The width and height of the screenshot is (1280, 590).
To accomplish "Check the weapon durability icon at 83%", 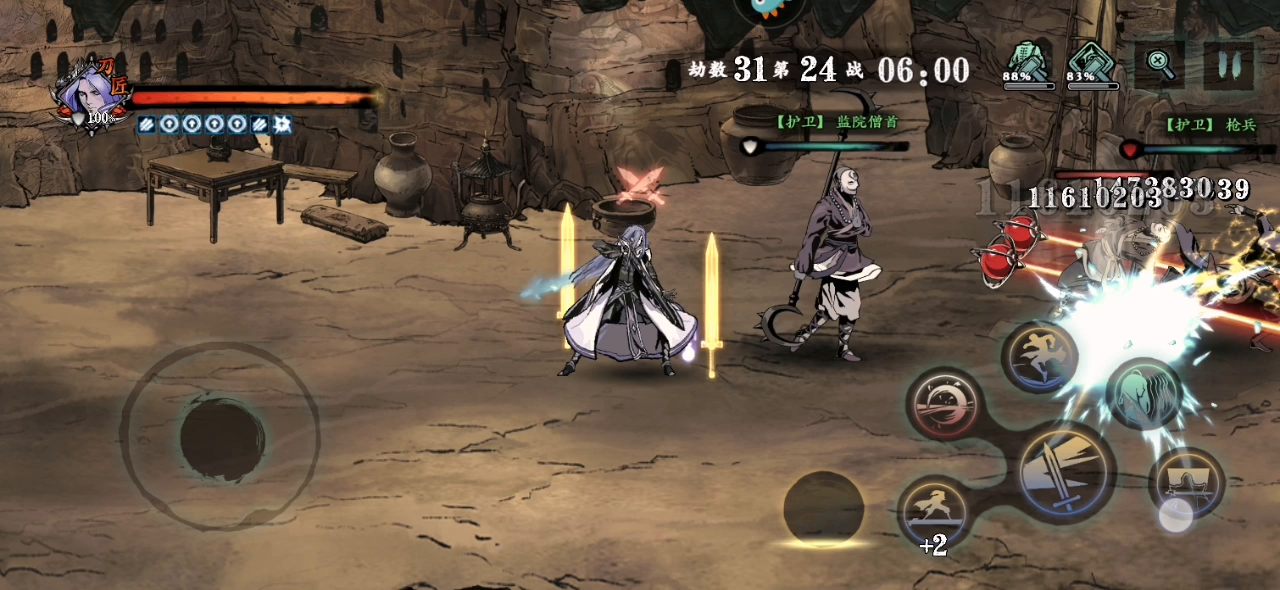I will tap(1091, 62).
